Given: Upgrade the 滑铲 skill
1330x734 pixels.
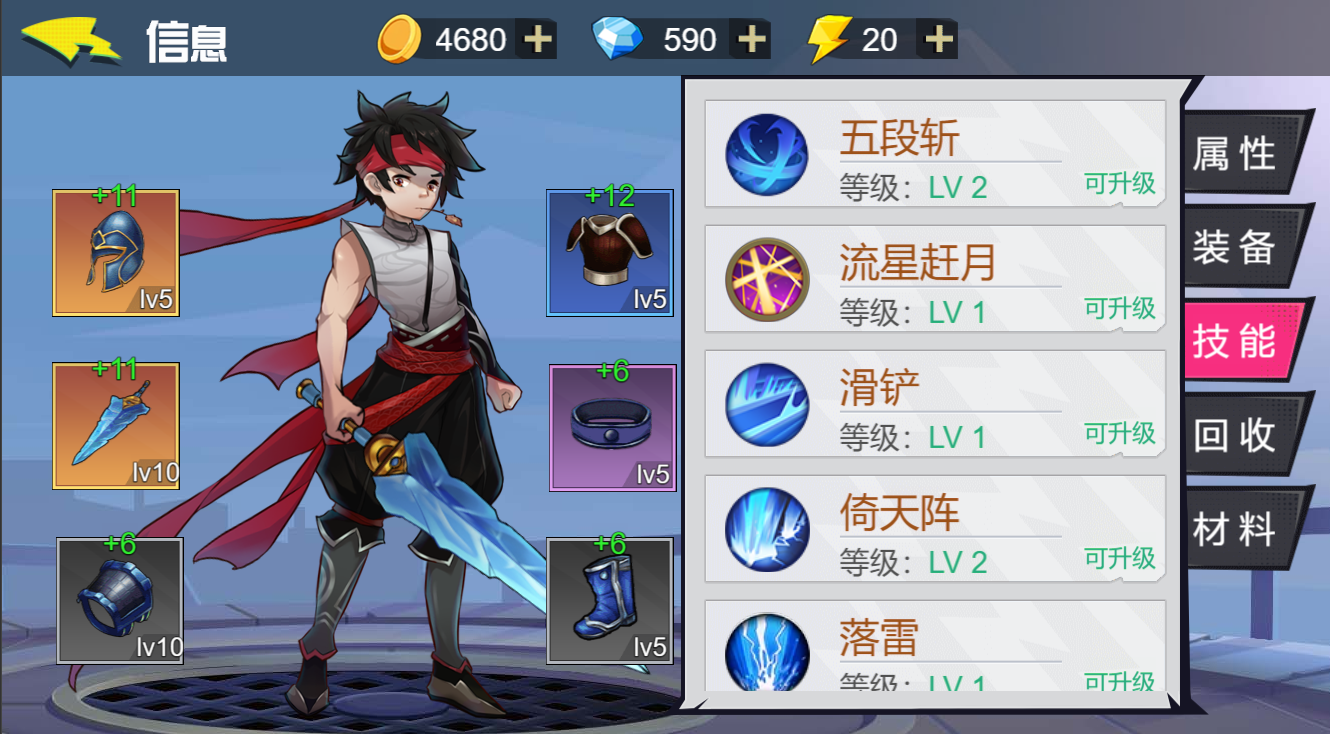Looking at the screenshot, I should point(1119,433).
